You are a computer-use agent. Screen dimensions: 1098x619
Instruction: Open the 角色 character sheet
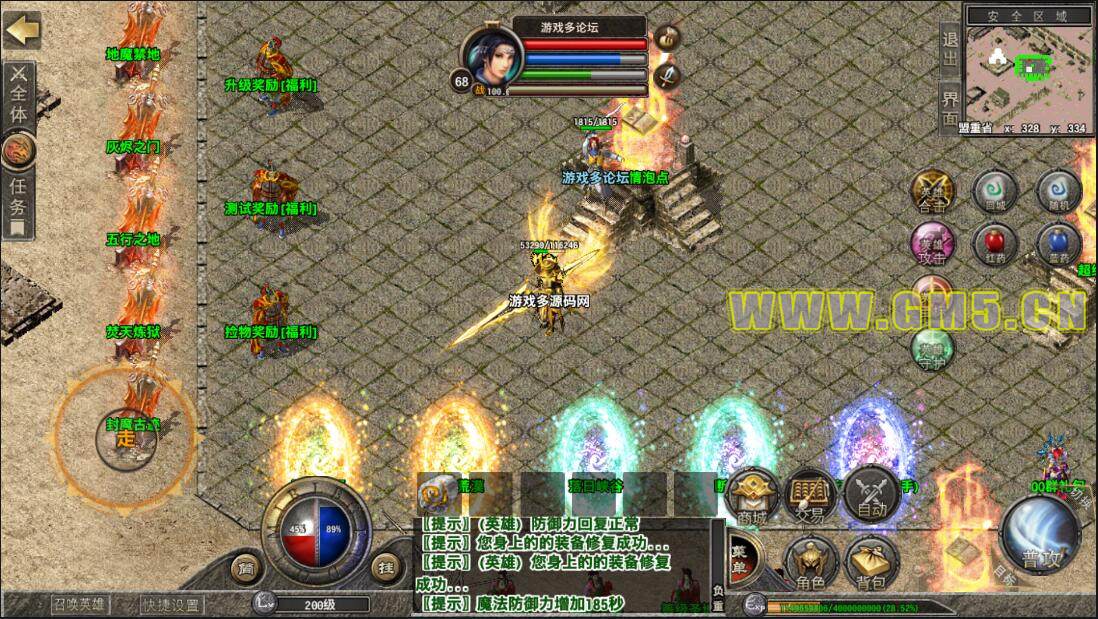point(810,564)
